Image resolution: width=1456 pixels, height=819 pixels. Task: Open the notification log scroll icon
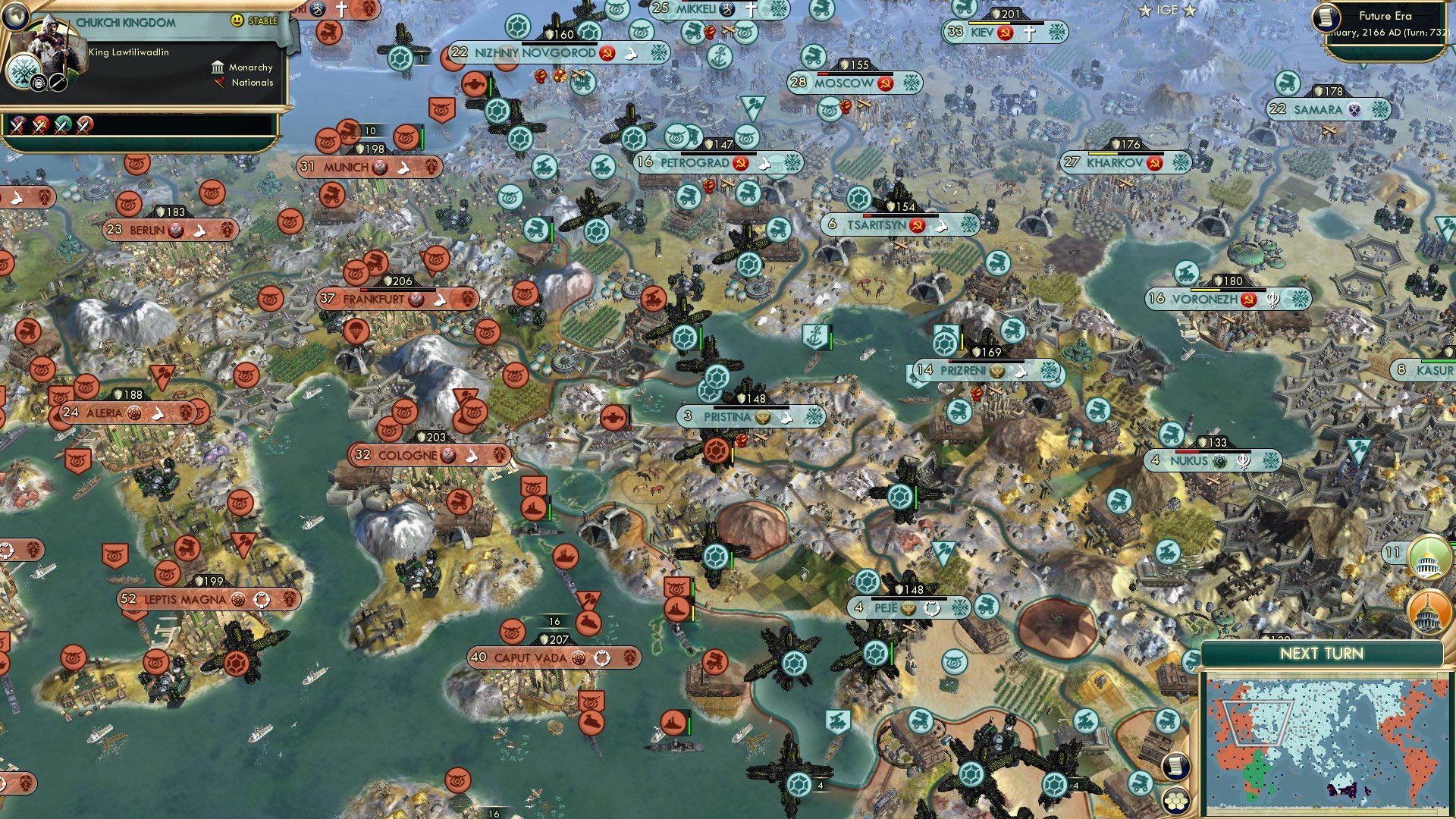coord(1175,767)
